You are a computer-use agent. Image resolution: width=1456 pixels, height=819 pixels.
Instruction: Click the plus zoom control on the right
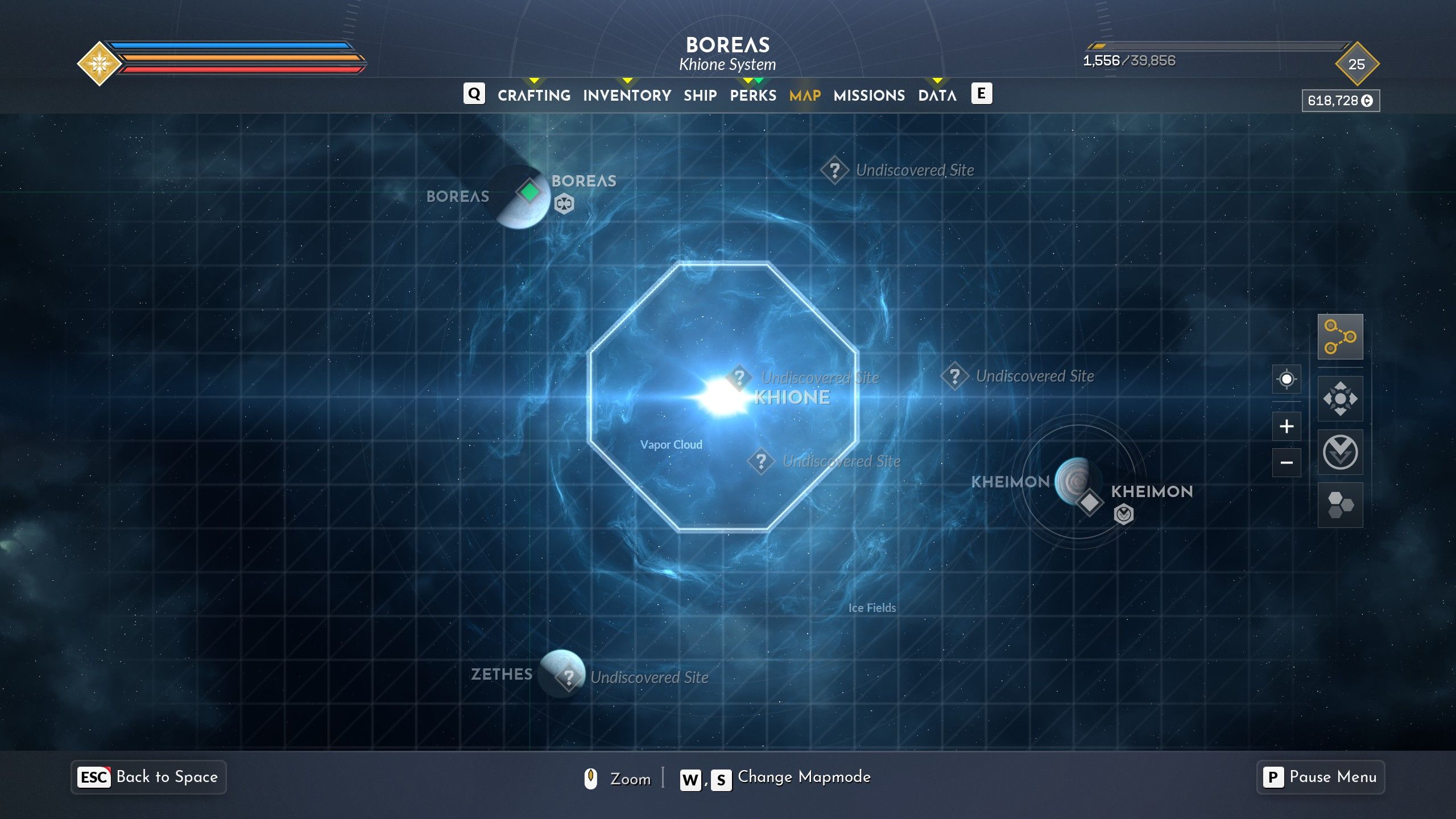tap(1288, 426)
